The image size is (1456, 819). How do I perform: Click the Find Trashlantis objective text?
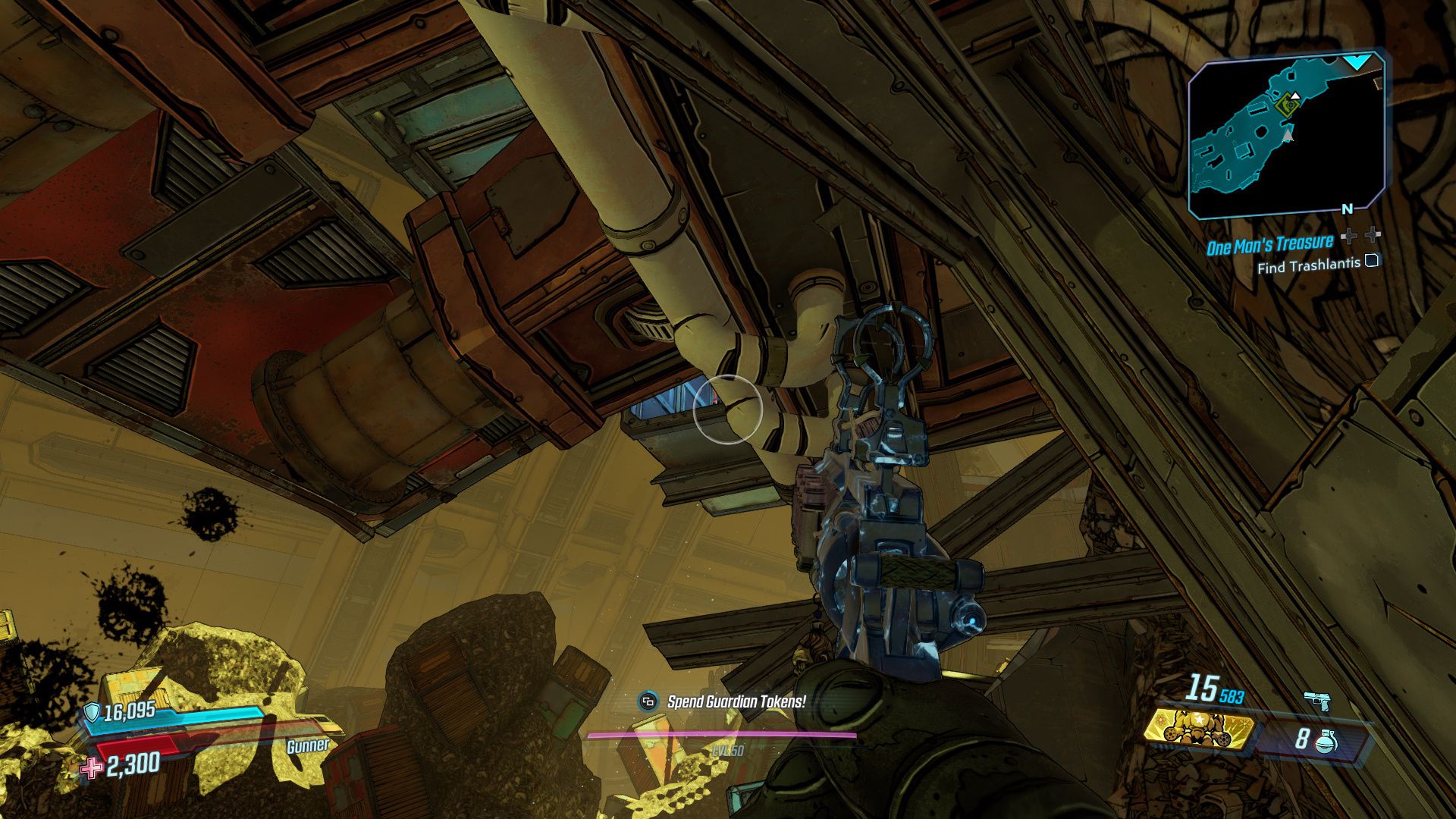pos(1309,264)
